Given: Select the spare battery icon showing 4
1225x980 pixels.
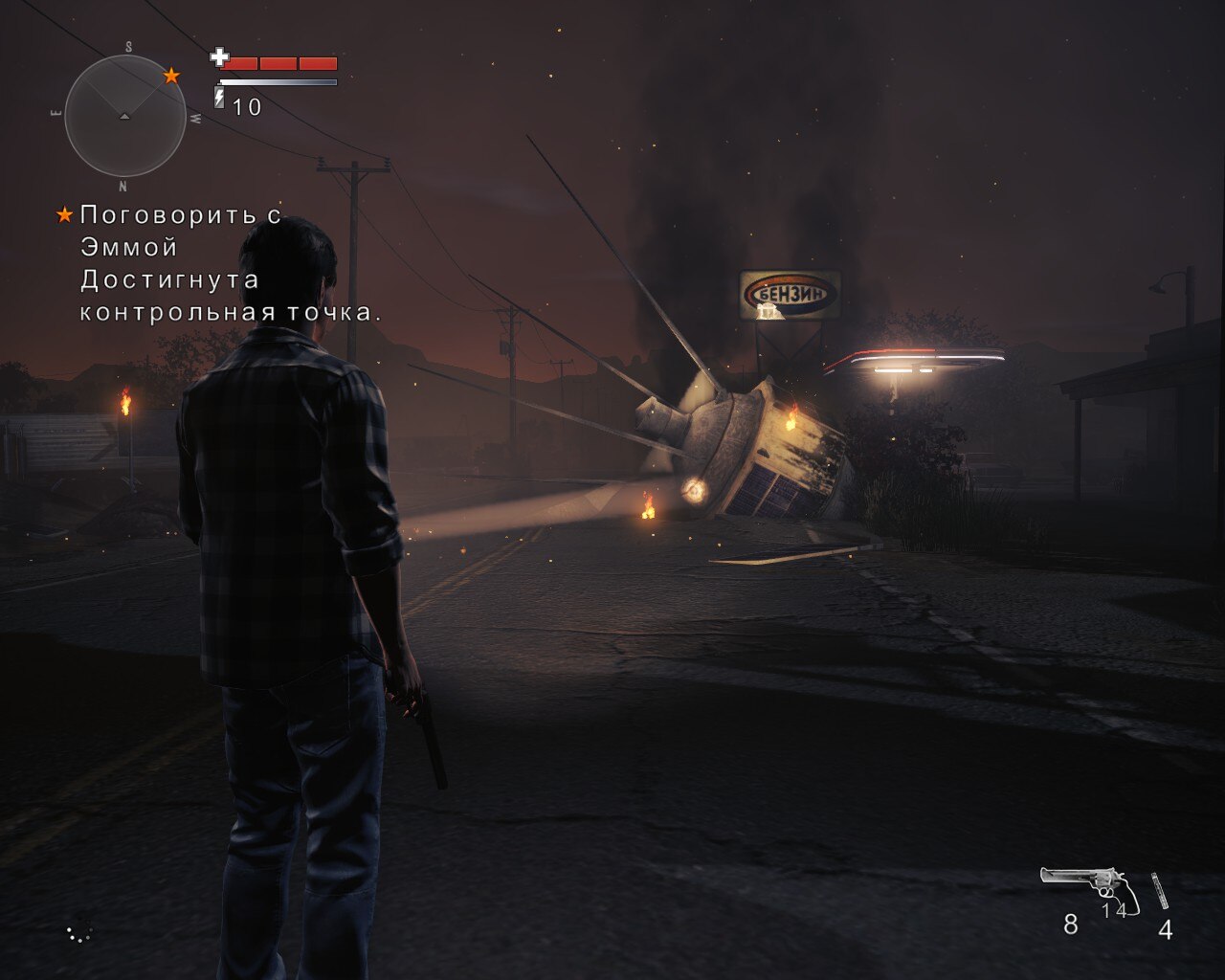Looking at the screenshot, I should coord(1160,890).
